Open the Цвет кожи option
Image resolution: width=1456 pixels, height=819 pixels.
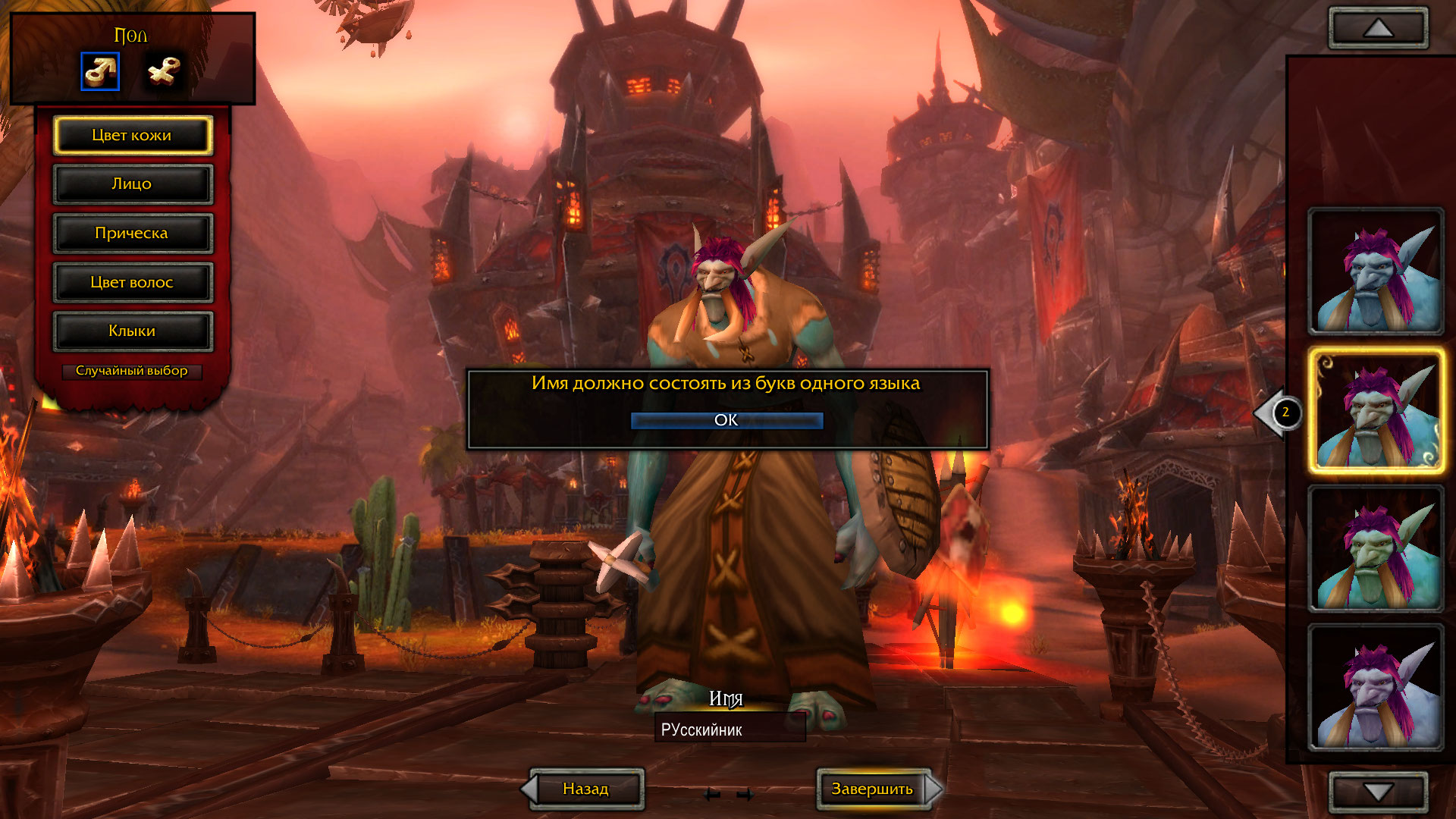tap(132, 136)
